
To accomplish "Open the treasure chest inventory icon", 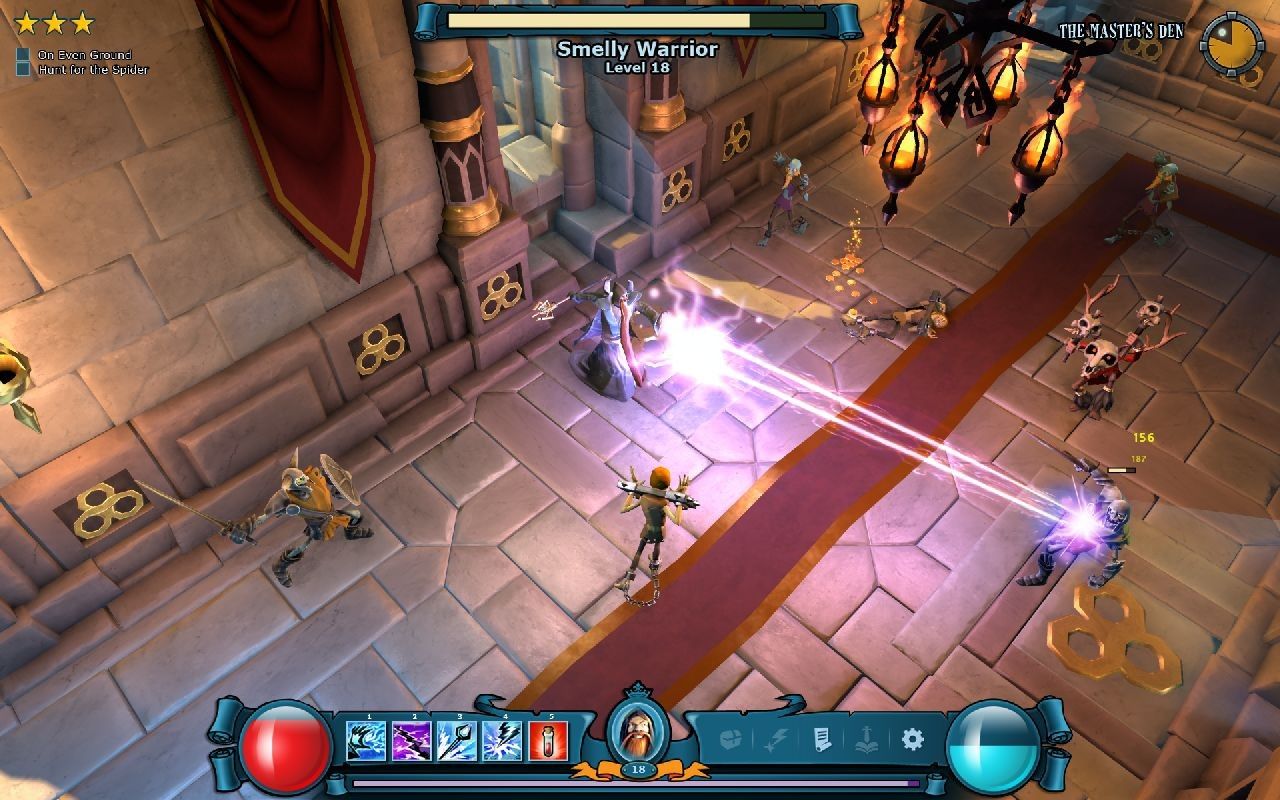I will coord(732,740).
